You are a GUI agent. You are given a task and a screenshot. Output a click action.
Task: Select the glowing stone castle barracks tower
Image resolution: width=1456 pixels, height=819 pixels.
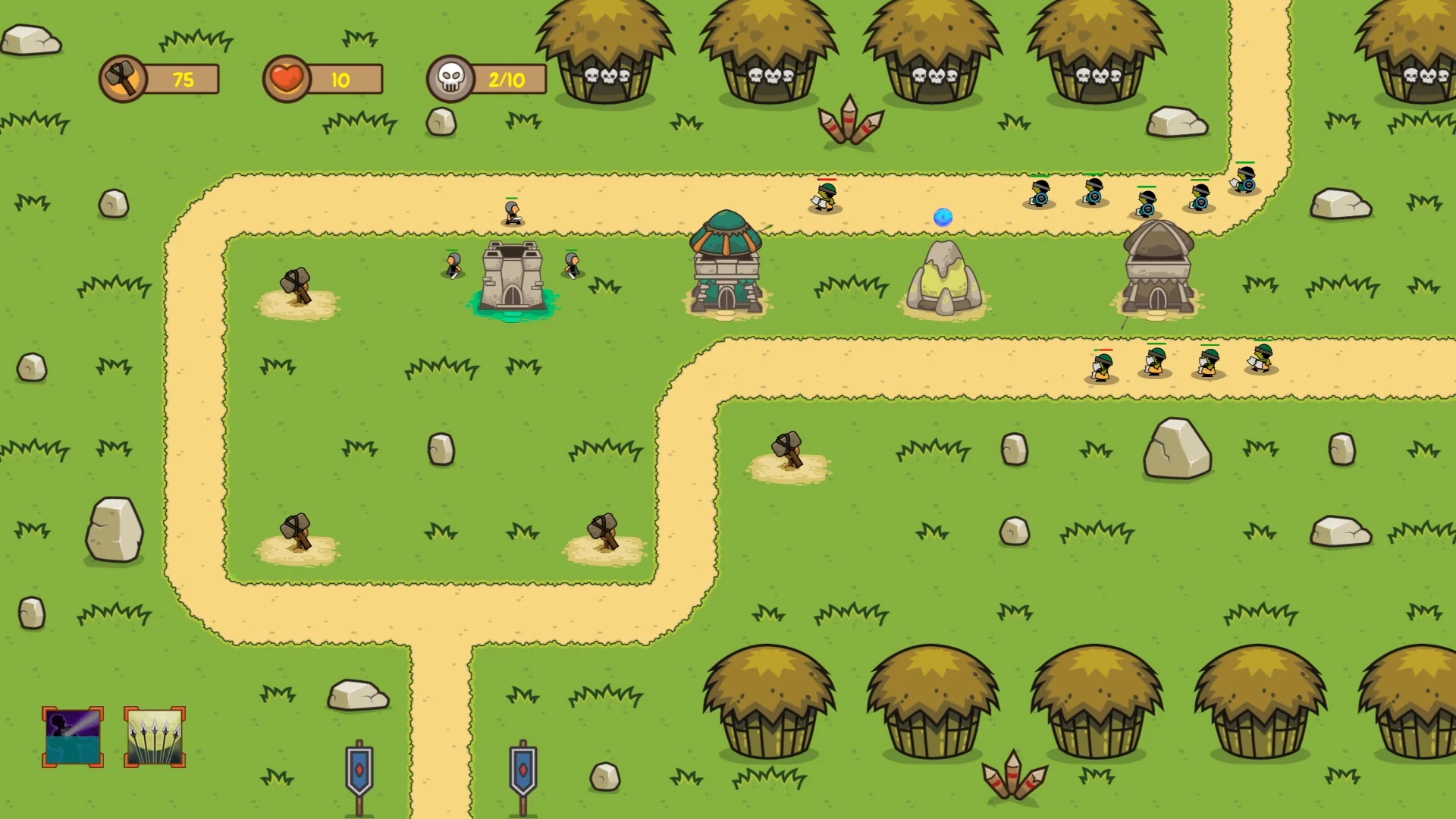pyautogui.click(x=513, y=278)
